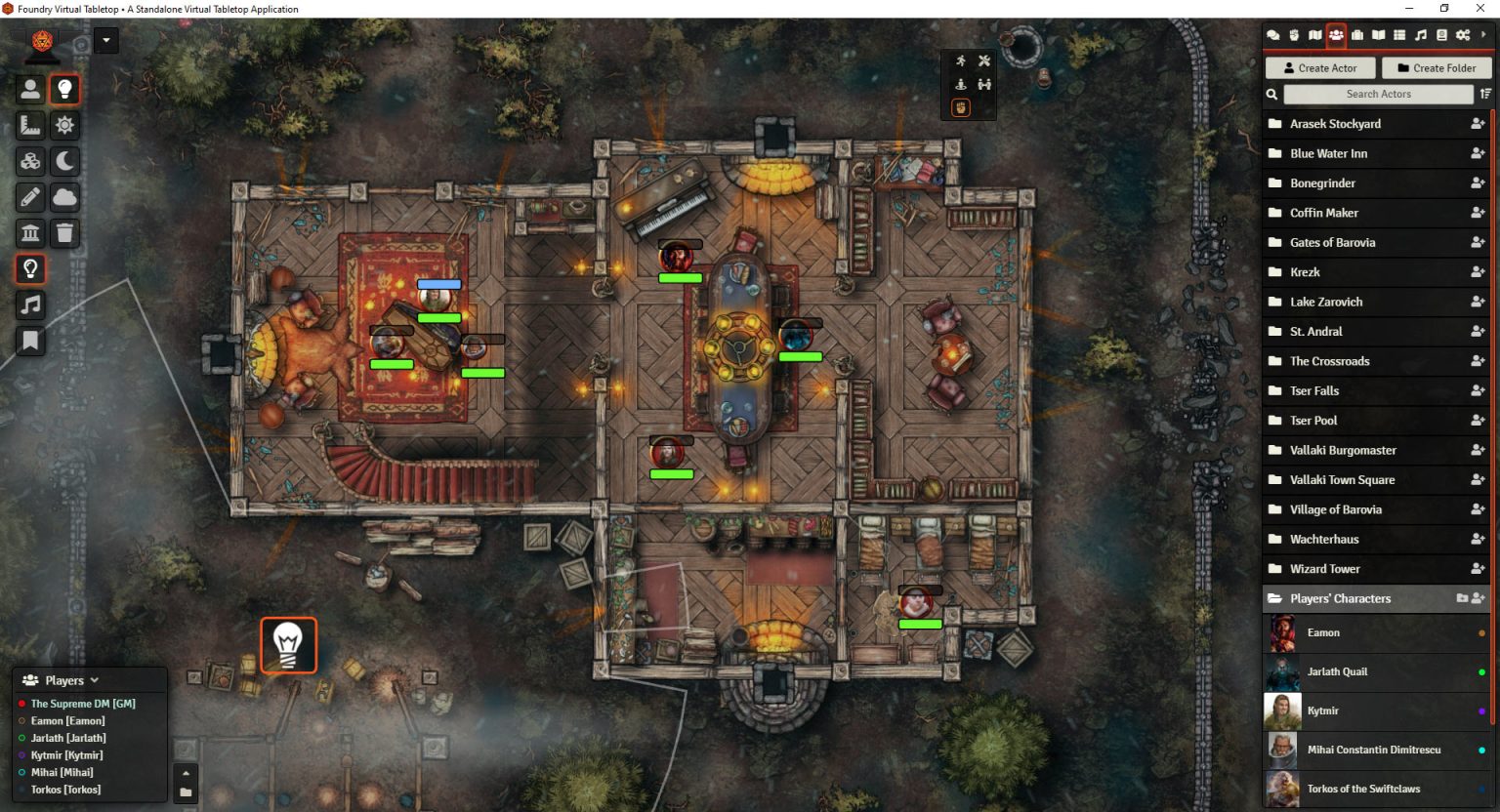
Task: Toggle the light bulb indicator above the map
Action: pos(289,644)
